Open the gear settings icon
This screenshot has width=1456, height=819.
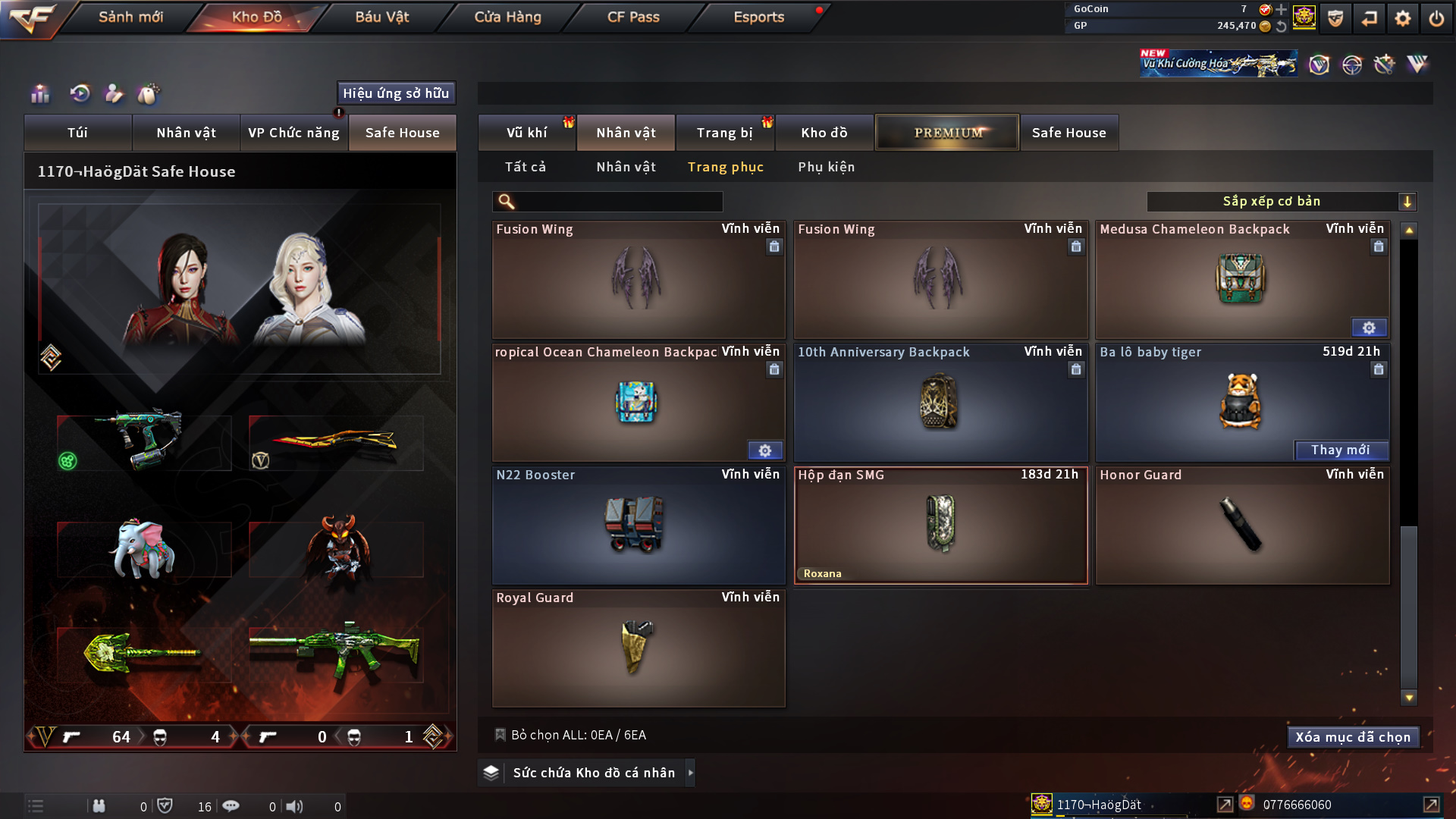coord(1403,18)
